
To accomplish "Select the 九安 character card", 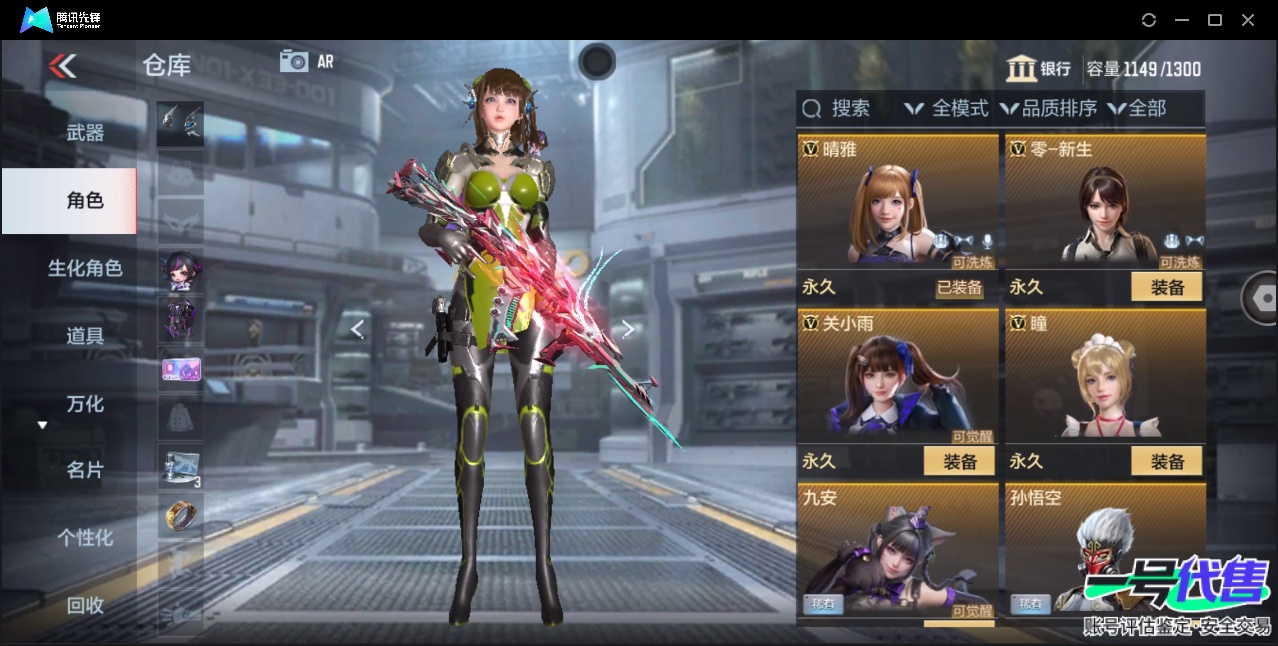I will tap(897, 551).
